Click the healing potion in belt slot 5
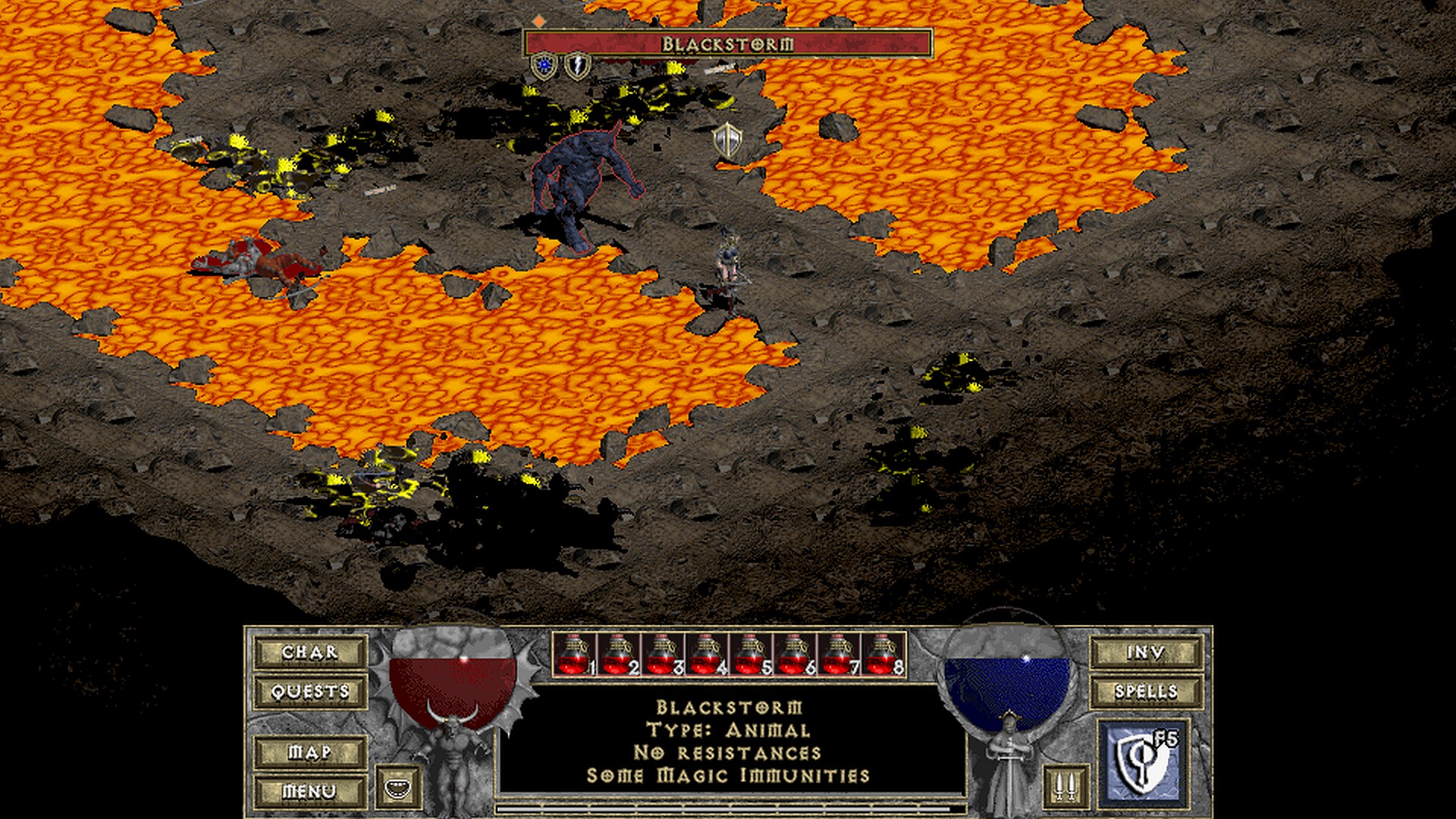 [752, 655]
